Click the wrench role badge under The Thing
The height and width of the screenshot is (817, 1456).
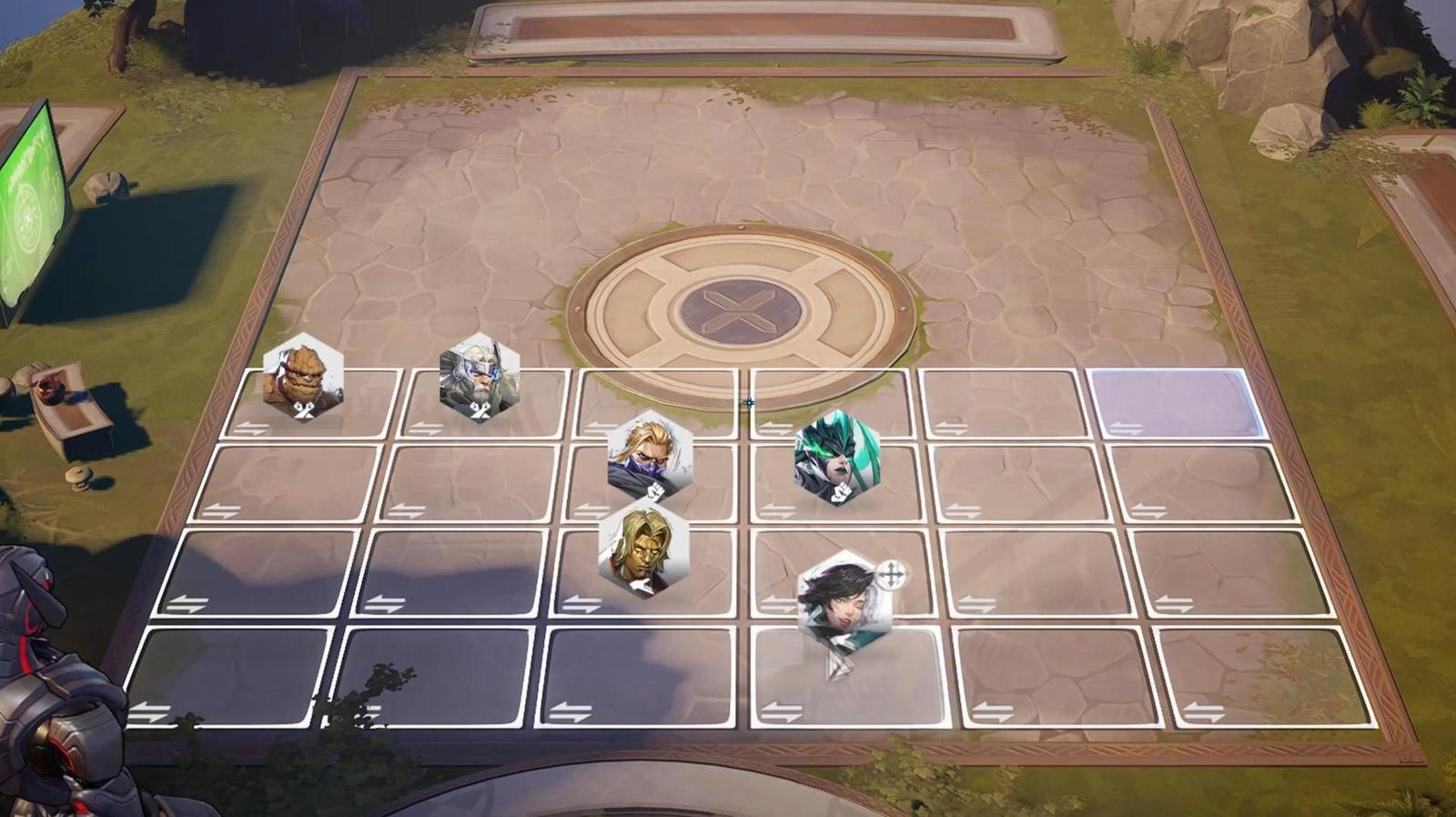tap(305, 408)
